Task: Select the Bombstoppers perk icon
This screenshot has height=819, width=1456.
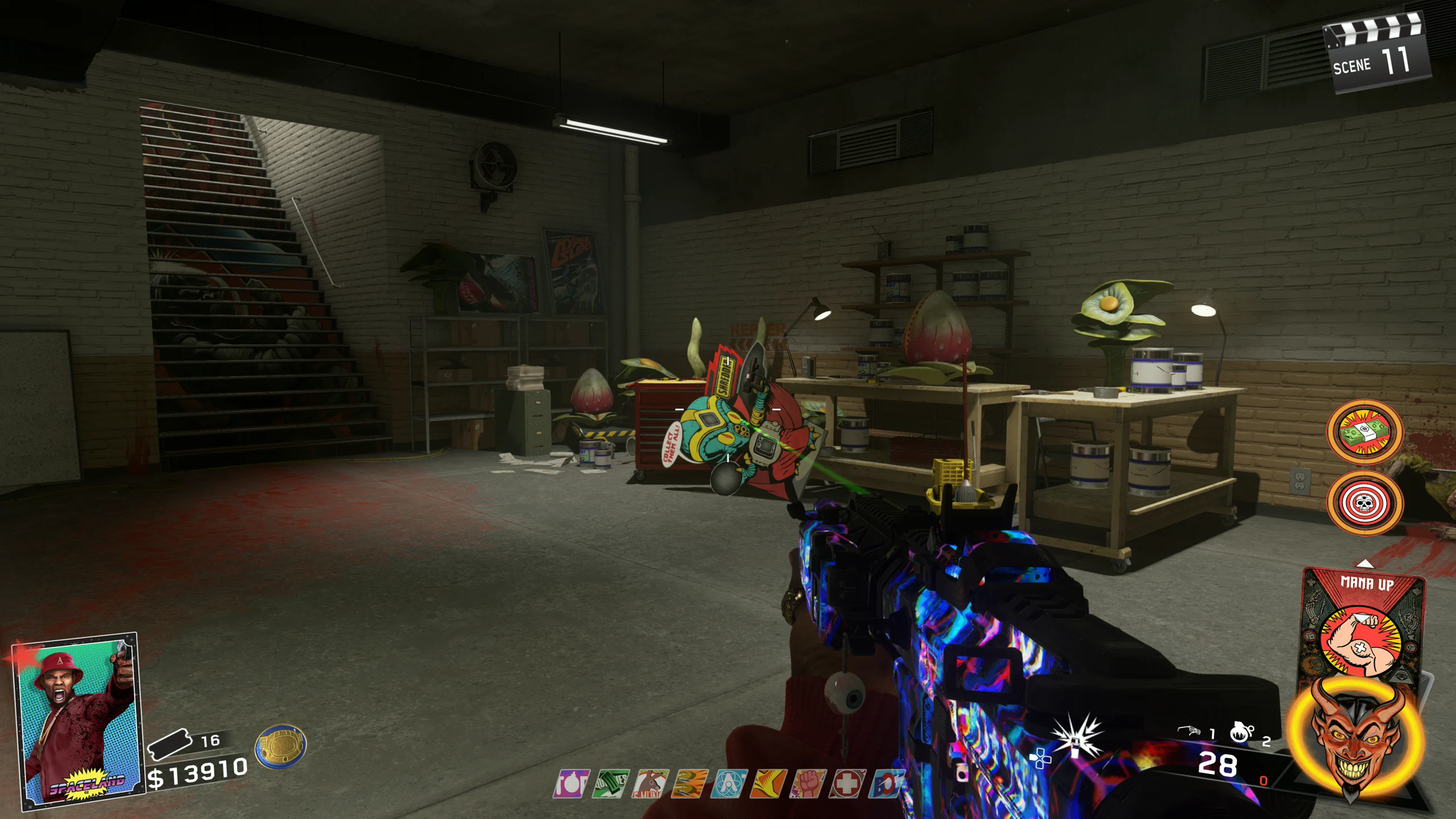Action: [571, 784]
